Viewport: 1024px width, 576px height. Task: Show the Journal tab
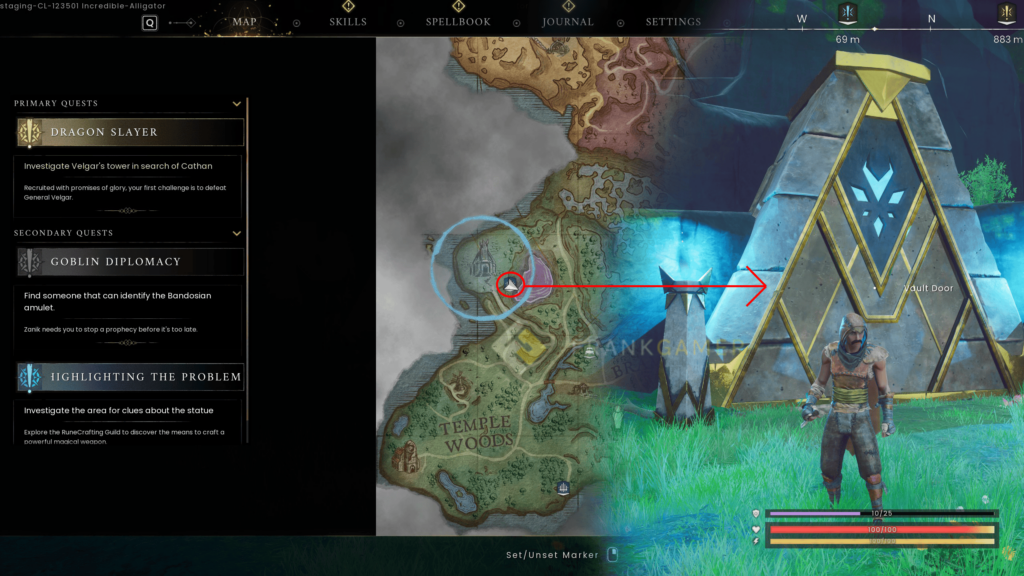(567, 22)
